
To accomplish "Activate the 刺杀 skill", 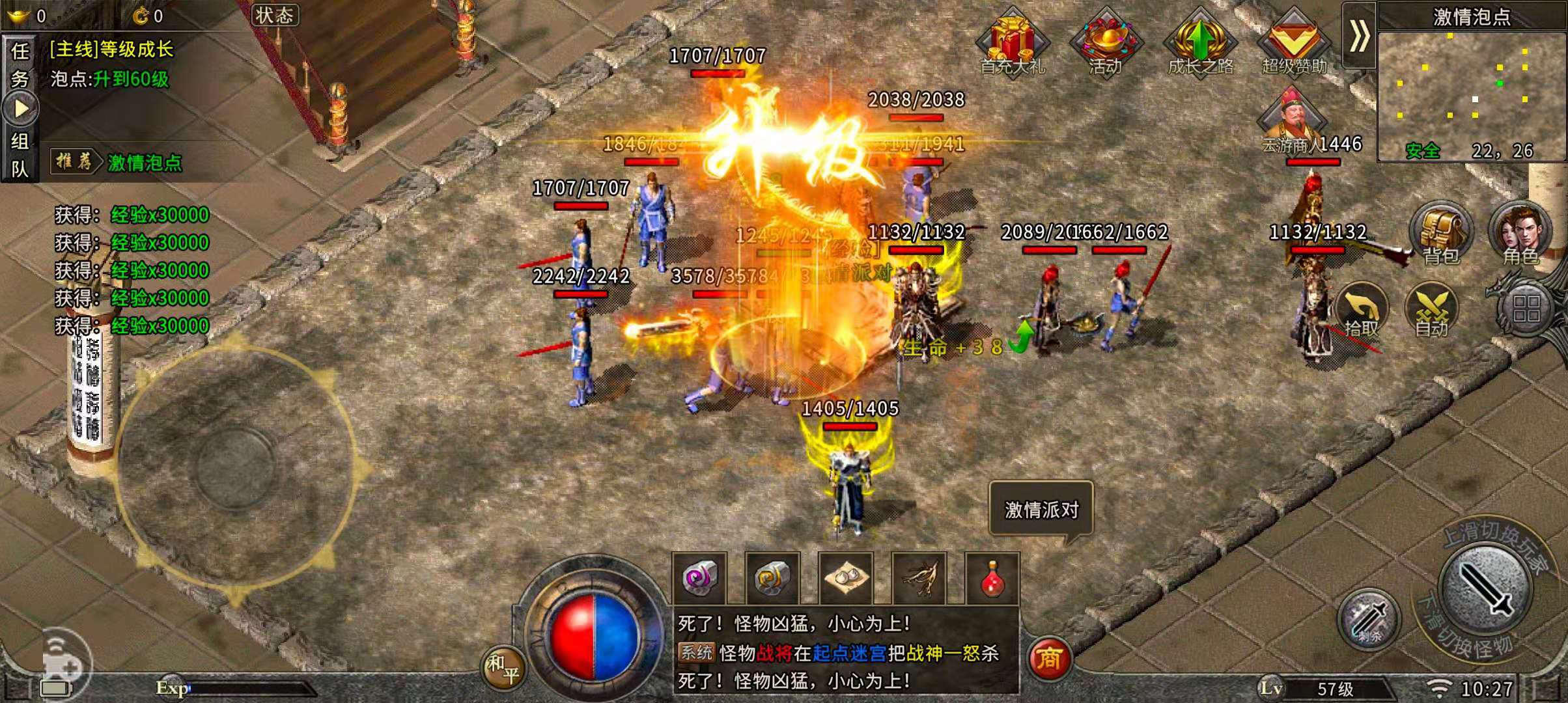I will coord(1369,618).
